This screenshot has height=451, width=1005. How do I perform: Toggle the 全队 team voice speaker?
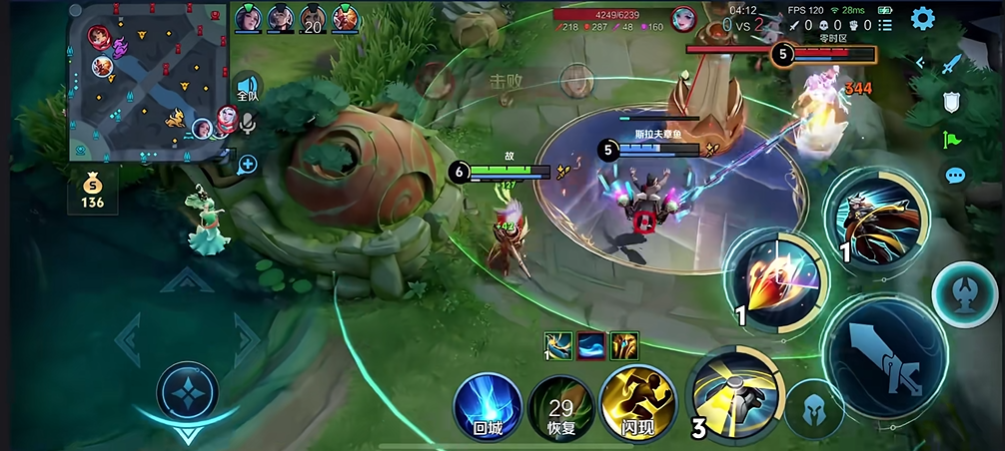click(247, 87)
